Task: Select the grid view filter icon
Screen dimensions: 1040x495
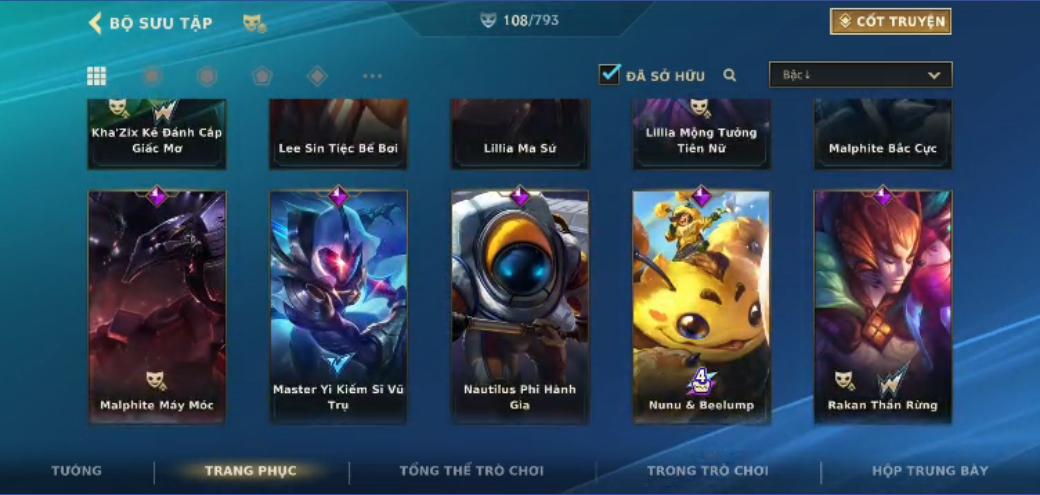Action: pyautogui.click(x=97, y=76)
